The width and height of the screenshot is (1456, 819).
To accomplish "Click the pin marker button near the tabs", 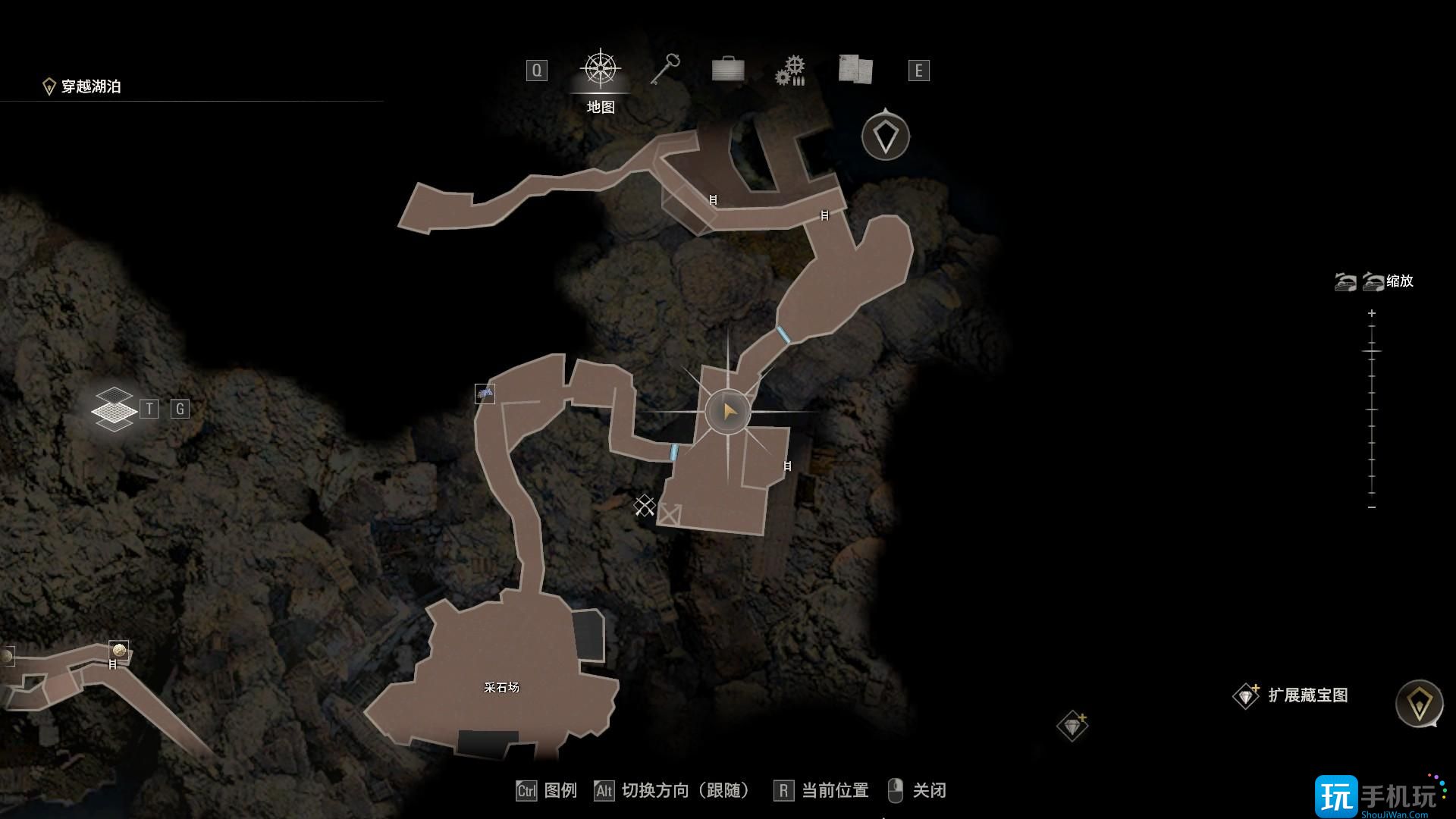I will (885, 137).
